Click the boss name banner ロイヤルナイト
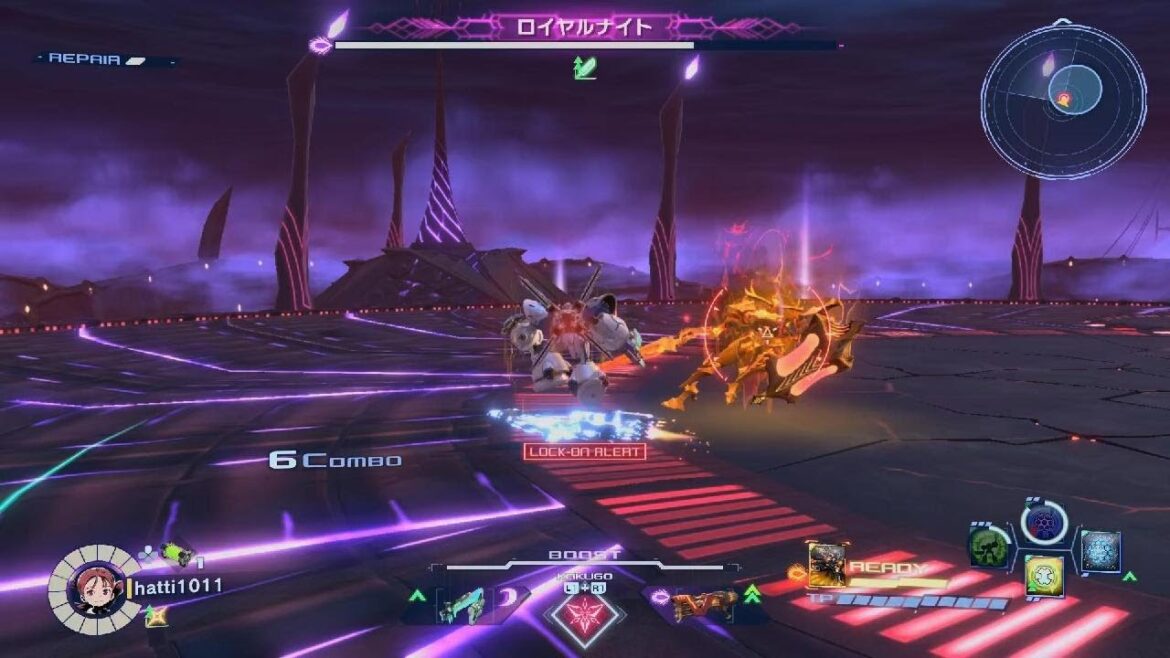Screen dimensions: 1170x658 584,27
